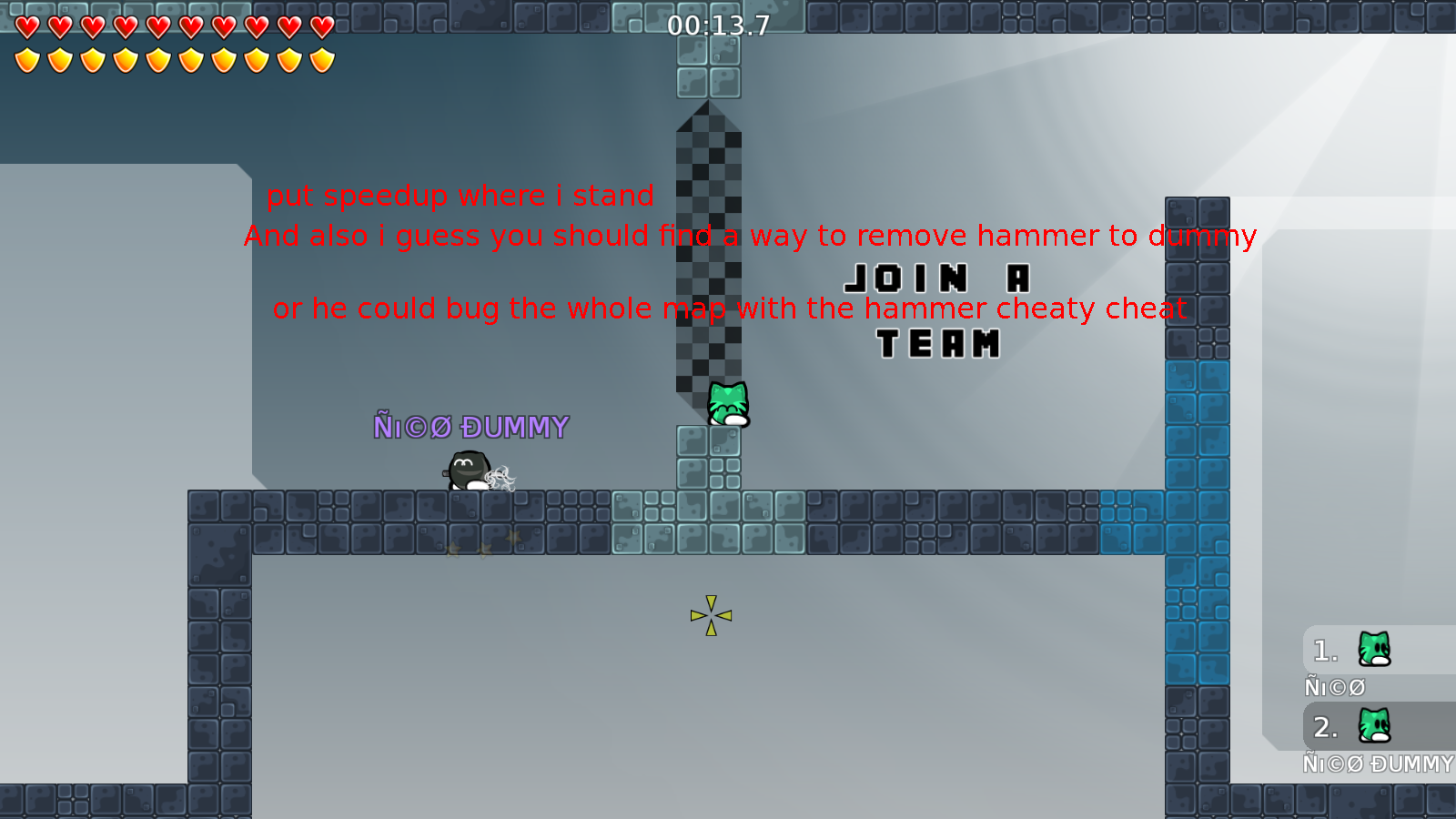
Task: Click the Ñı©Ø name under rank 1
Action: pos(1336,687)
